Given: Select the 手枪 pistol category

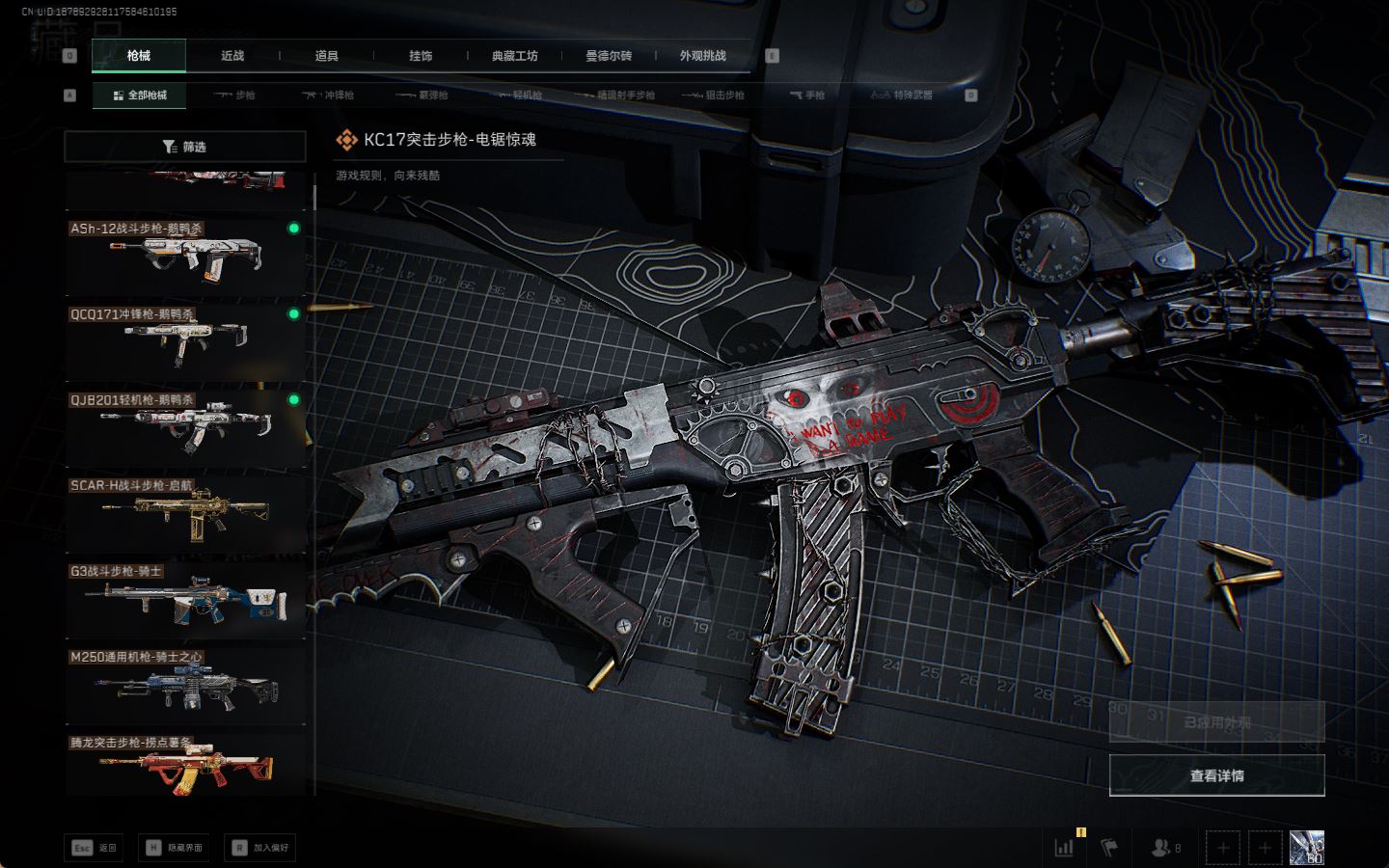Looking at the screenshot, I should pos(807,95).
